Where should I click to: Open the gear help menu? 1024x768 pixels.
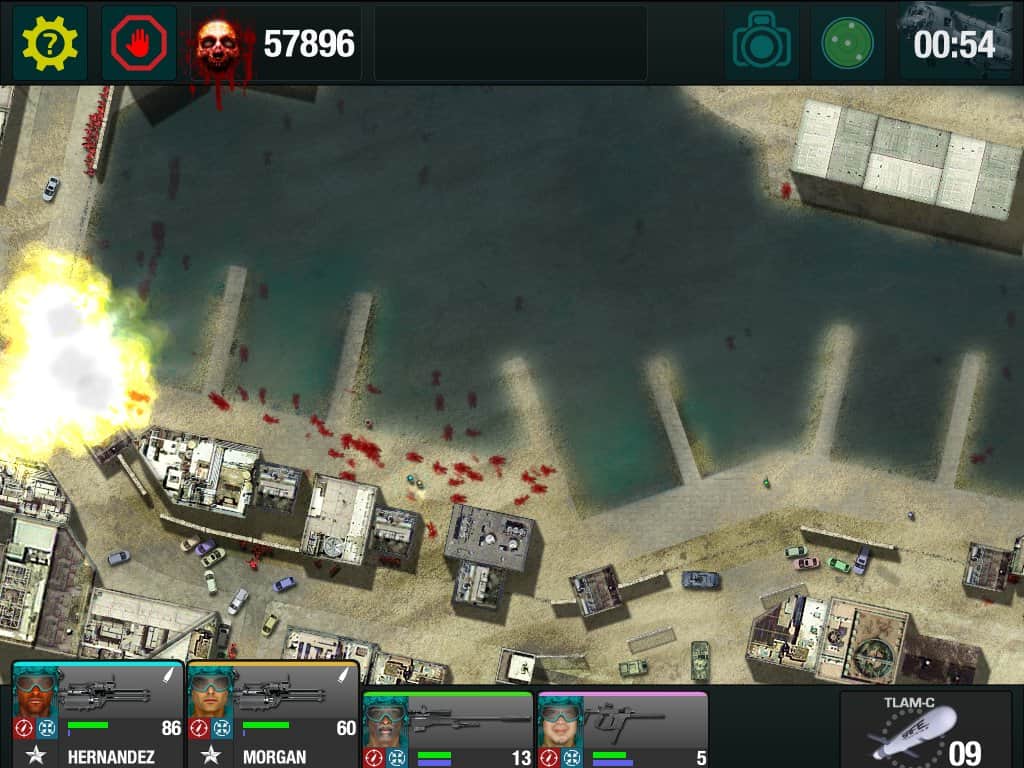tap(50, 44)
